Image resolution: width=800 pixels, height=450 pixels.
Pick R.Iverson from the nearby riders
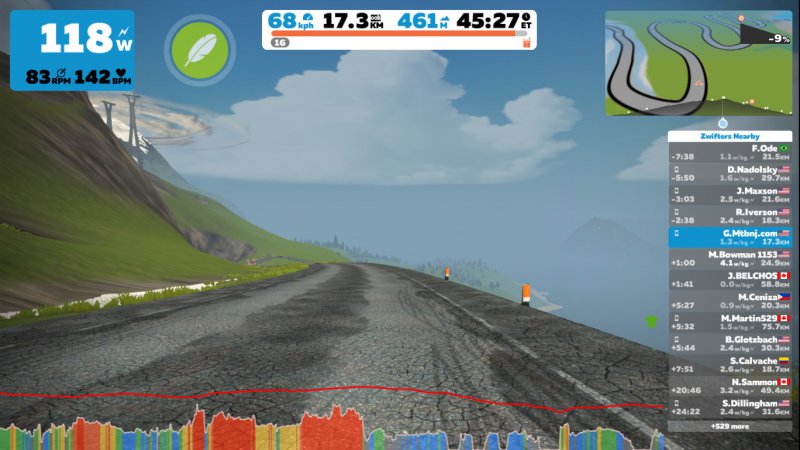click(x=729, y=216)
